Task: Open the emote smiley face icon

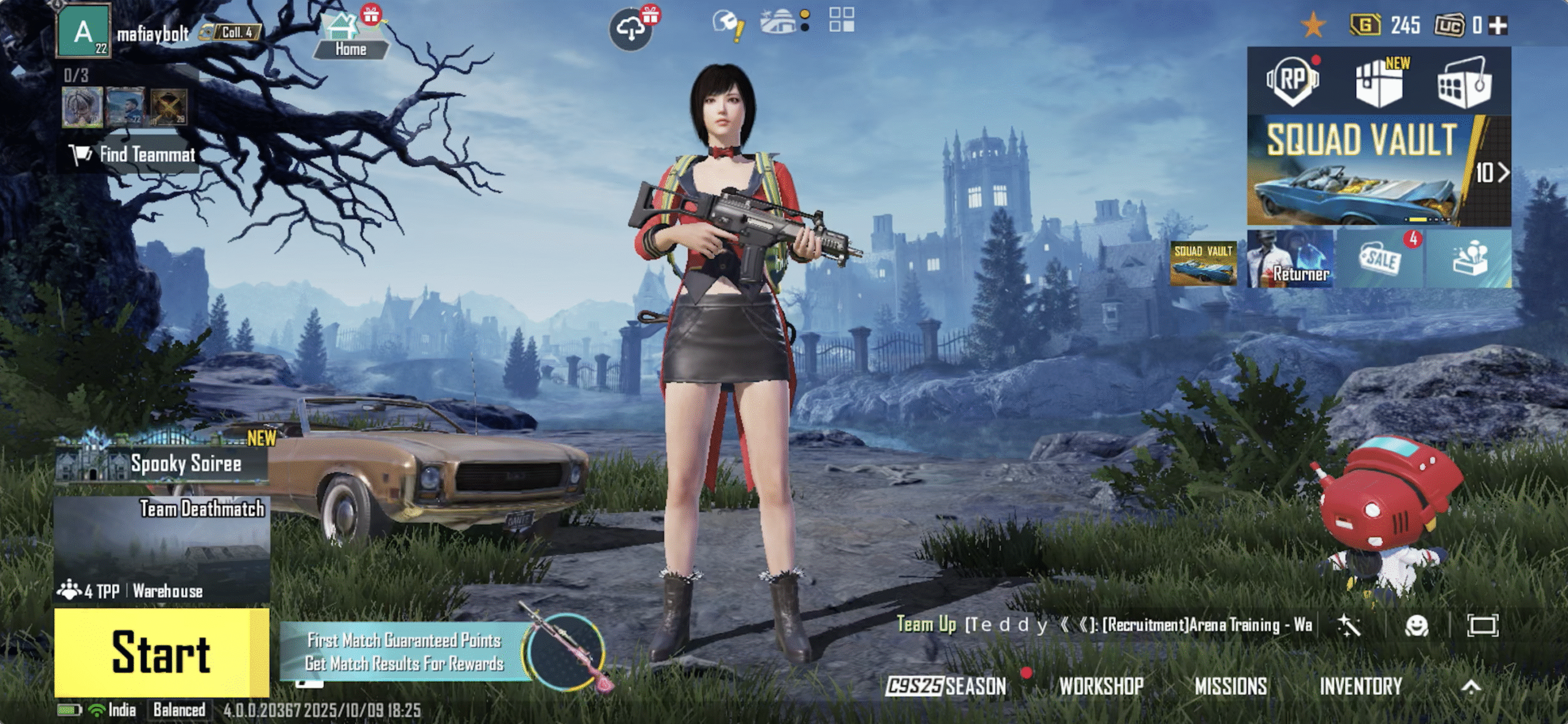Action: [x=1416, y=625]
